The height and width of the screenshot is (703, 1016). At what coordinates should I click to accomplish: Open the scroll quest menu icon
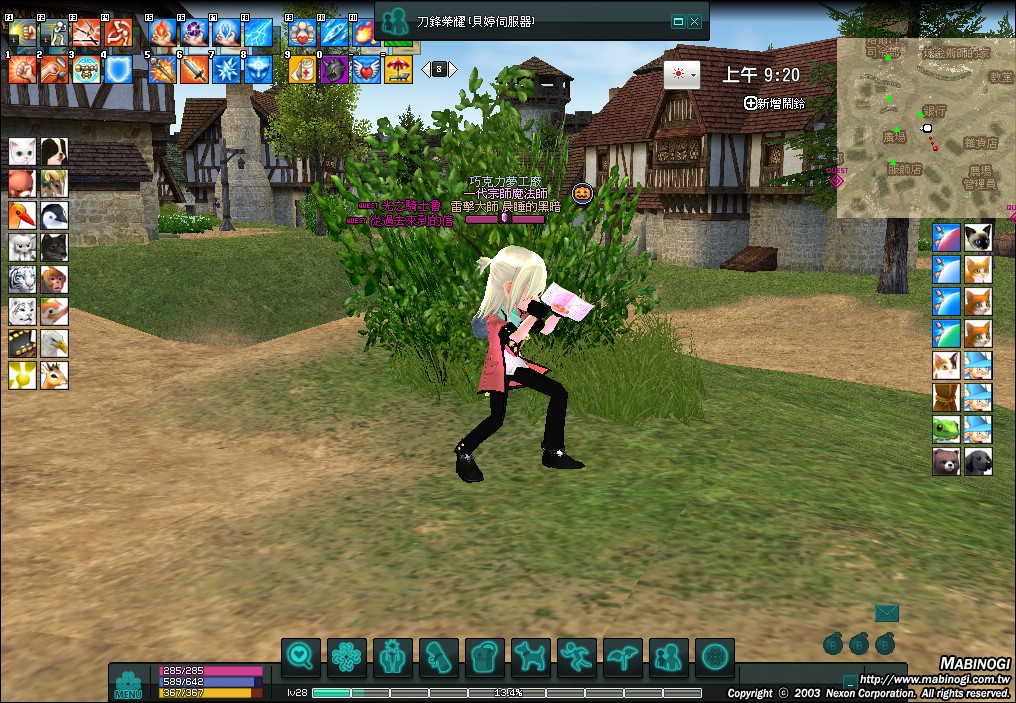coord(439,657)
